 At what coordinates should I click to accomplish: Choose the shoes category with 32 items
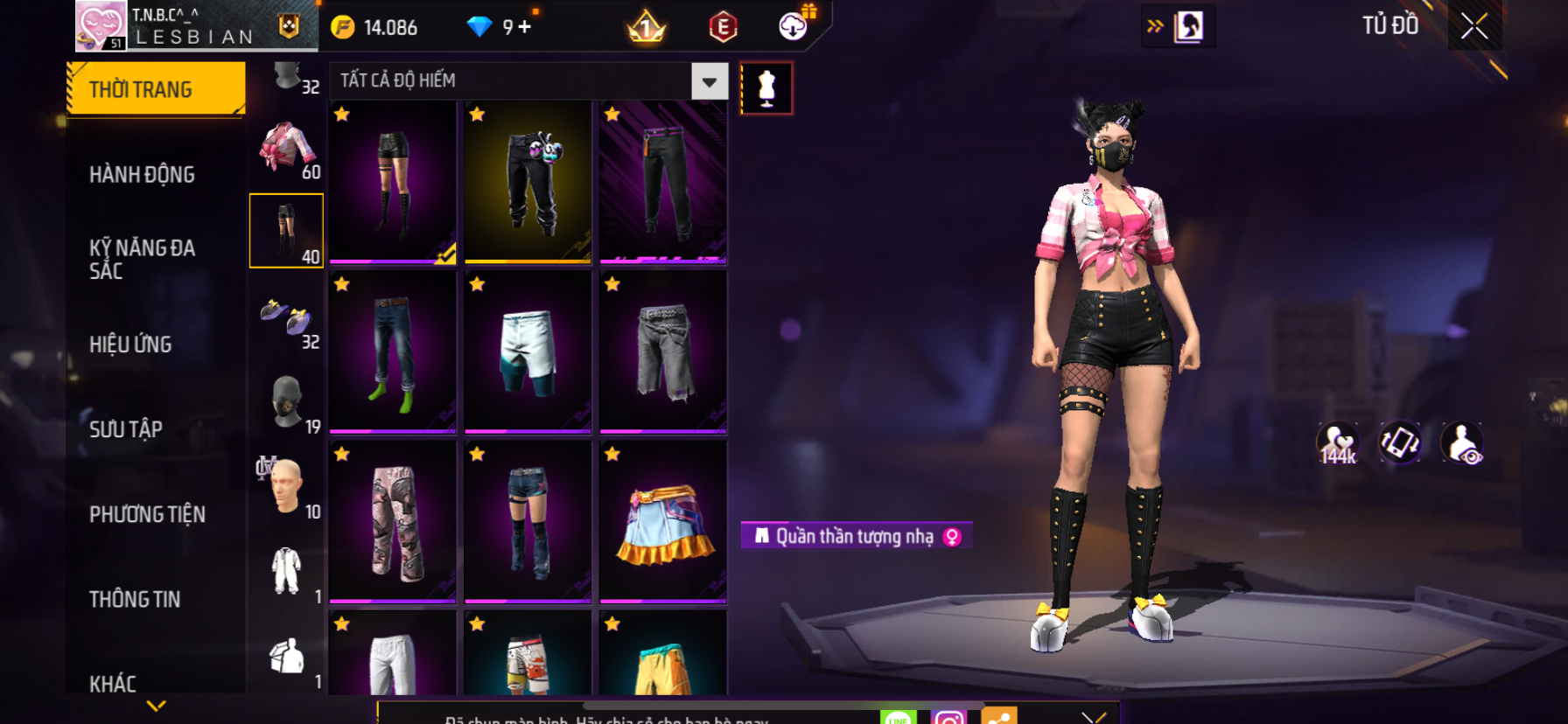[286, 318]
